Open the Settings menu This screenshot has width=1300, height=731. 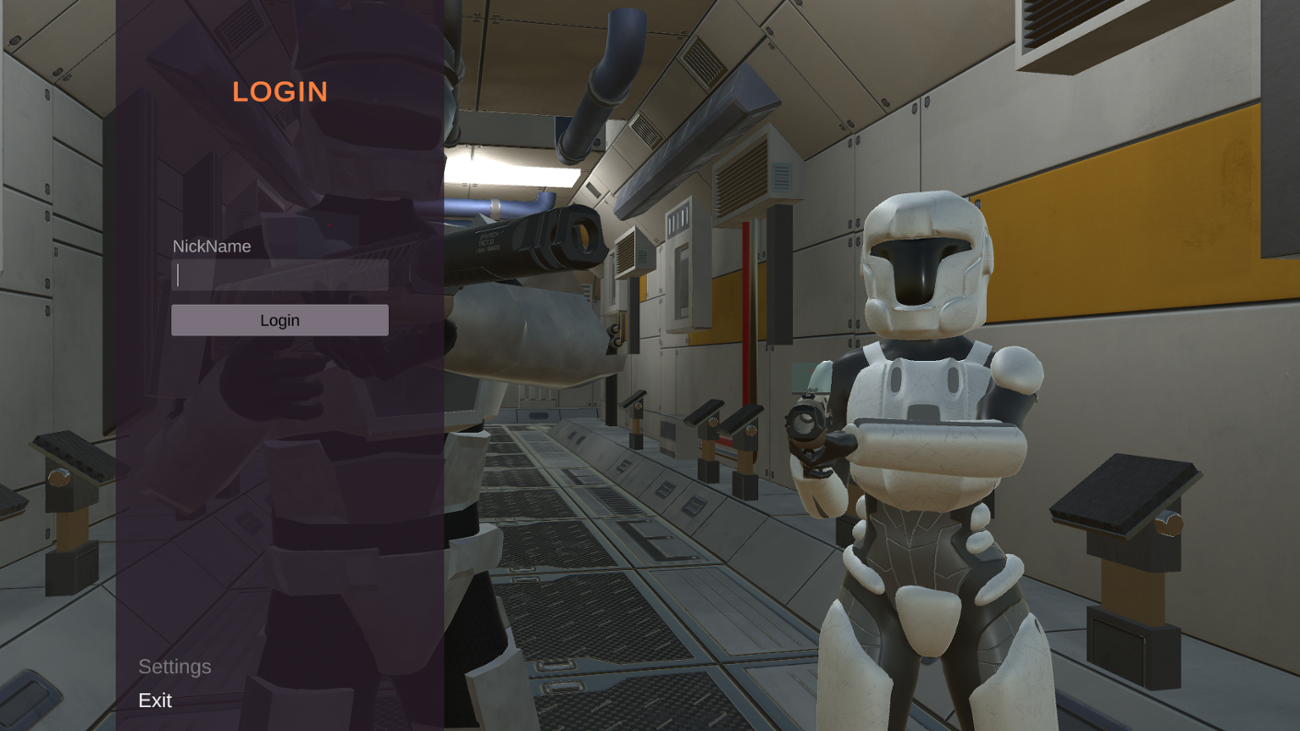point(175,666)
